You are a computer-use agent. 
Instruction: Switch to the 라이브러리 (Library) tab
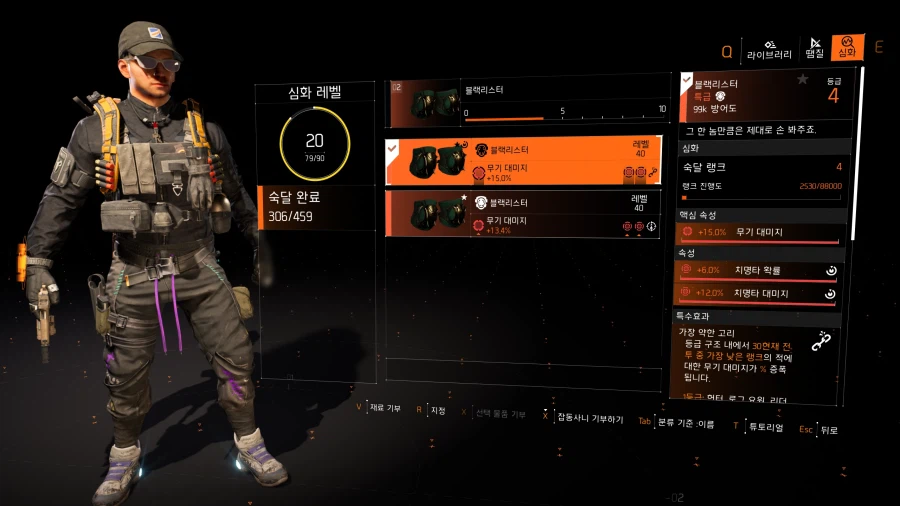pyautogui.click(x=769, y=49)
